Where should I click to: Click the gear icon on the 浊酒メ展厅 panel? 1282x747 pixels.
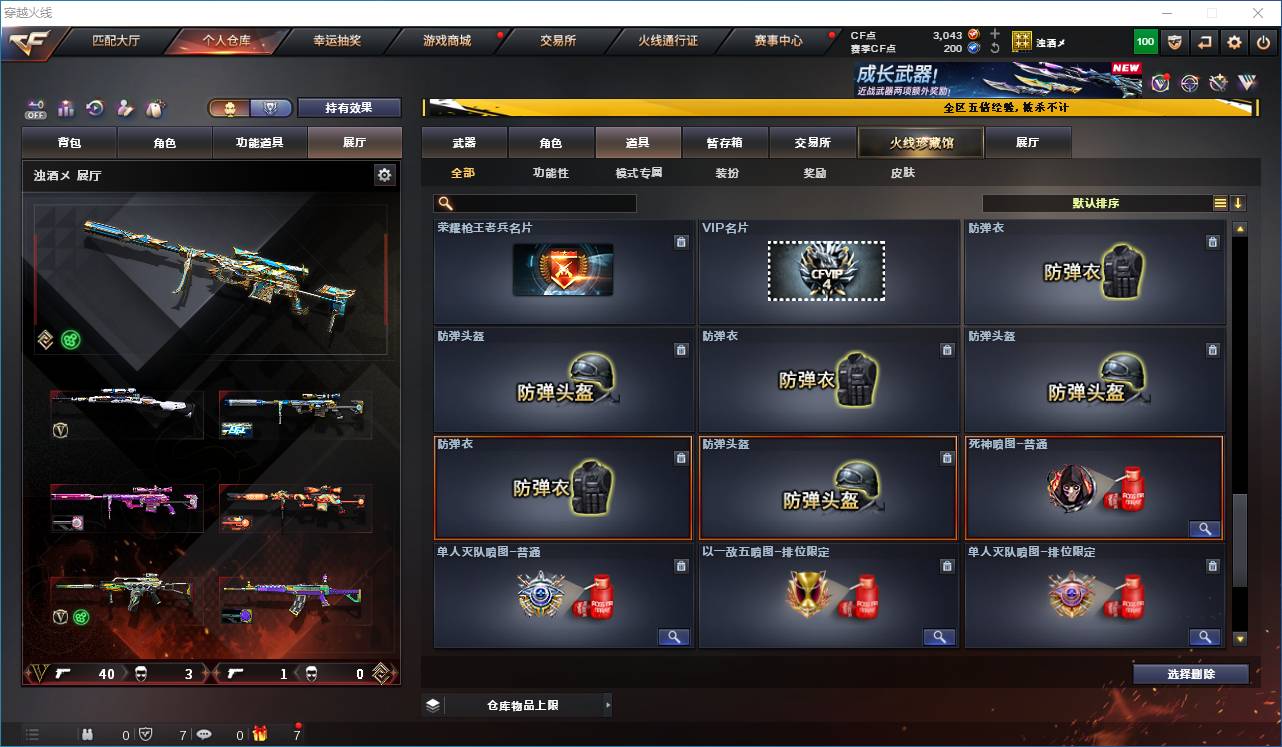[x=384, y=173]
